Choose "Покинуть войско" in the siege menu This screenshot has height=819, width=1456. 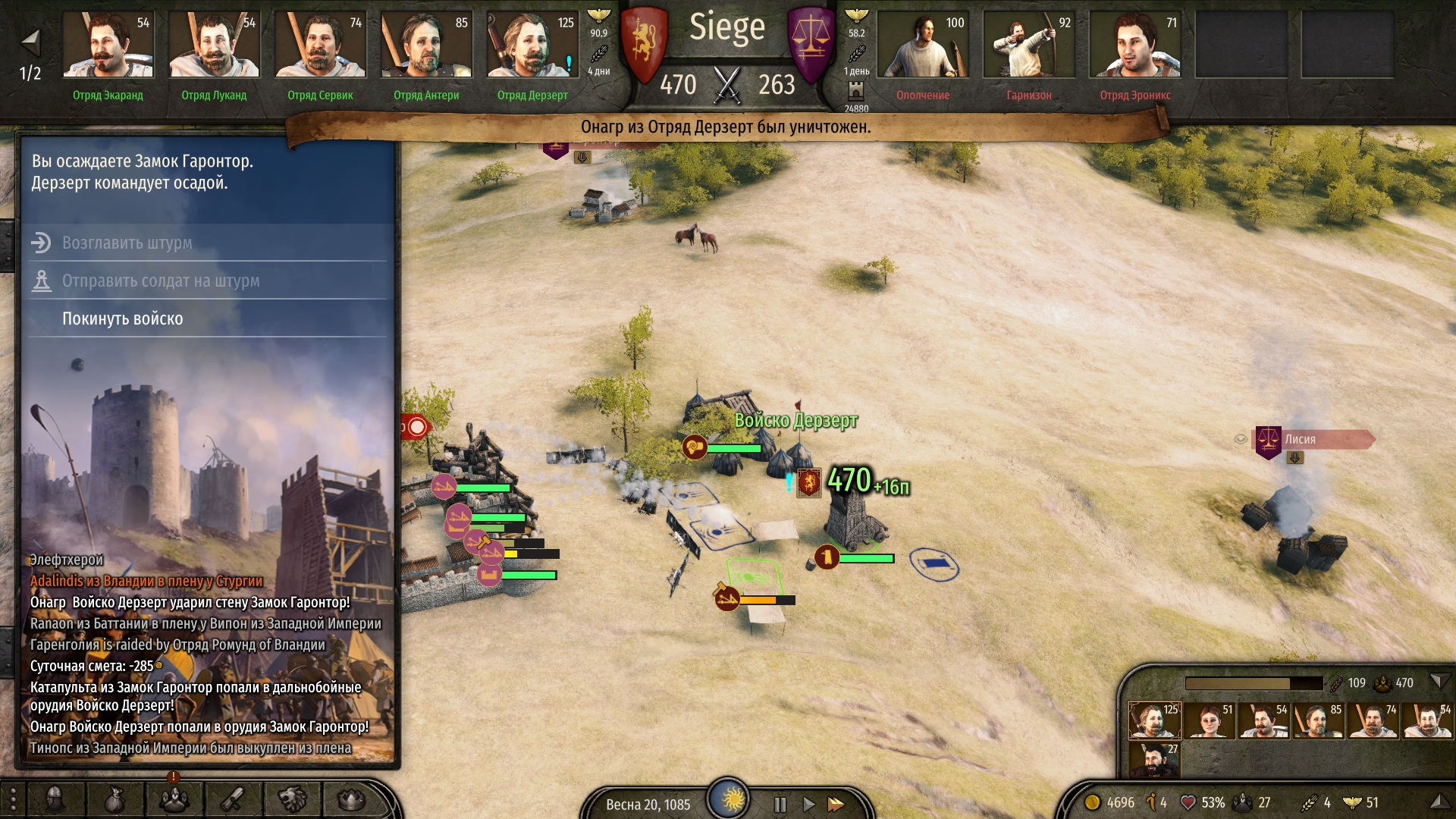(123, 318)
